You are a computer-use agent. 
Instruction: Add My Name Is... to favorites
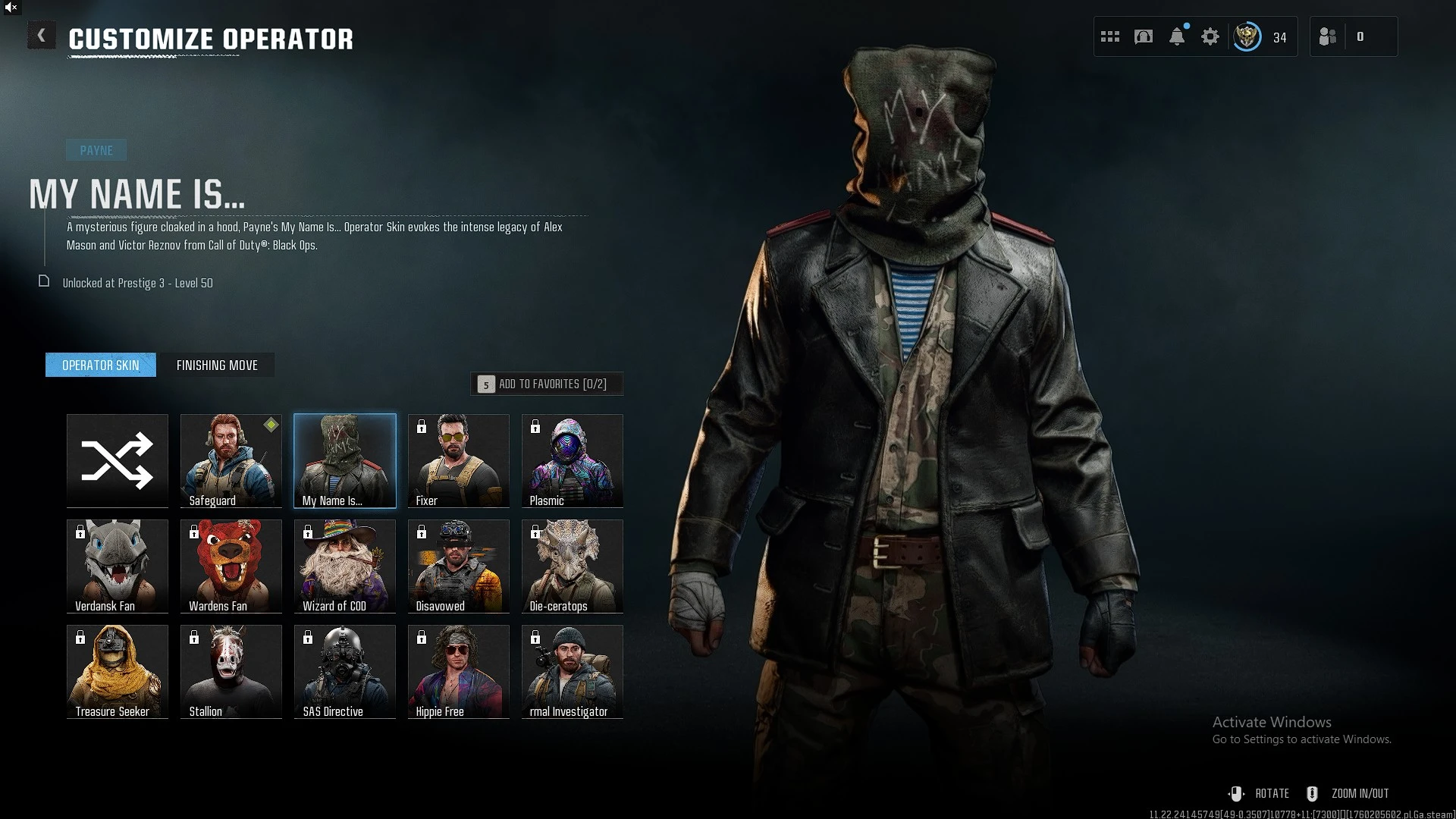point(547,384)
